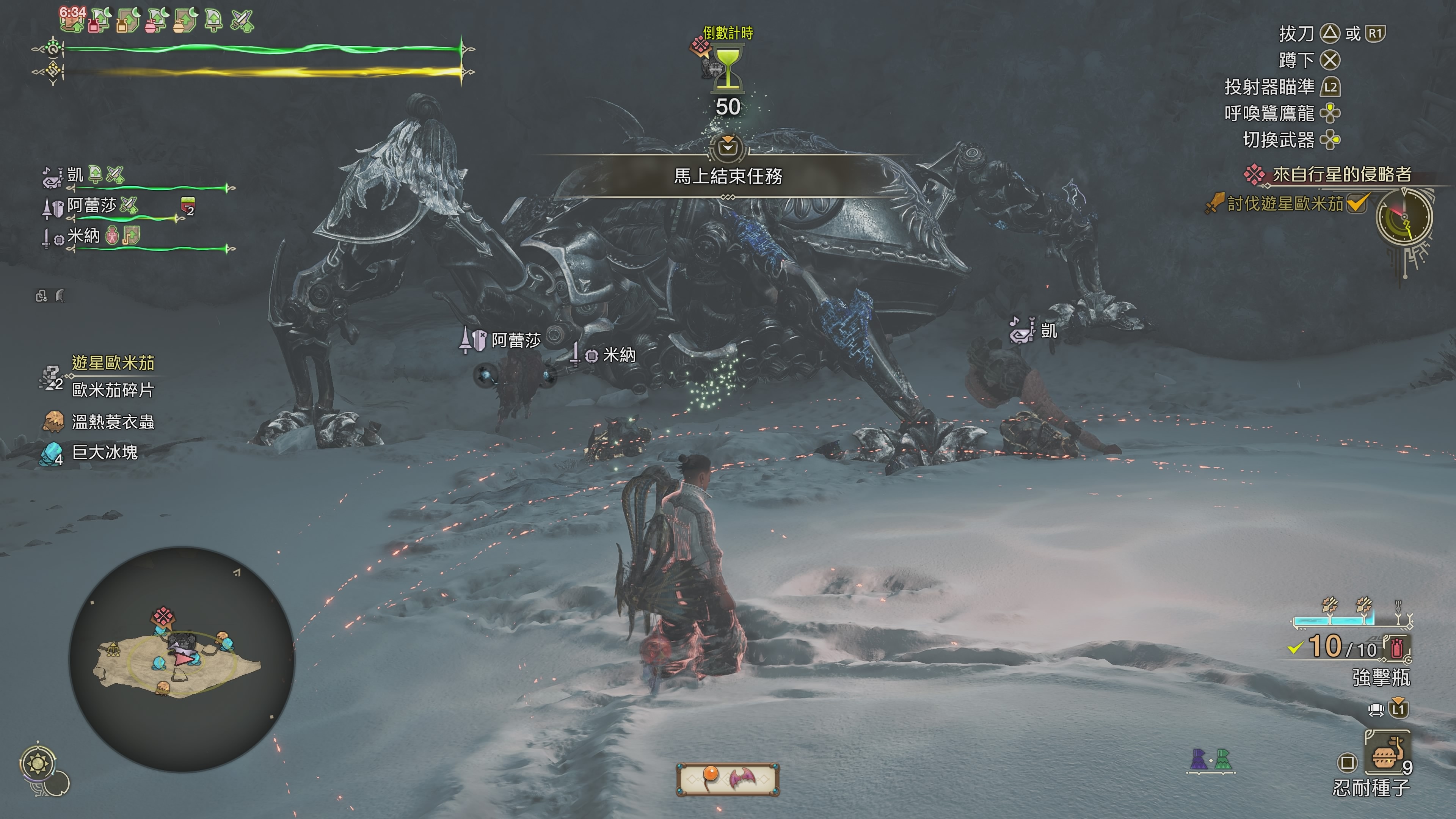Screen dimensions: 1456x819
Task: Select party member 凱 in the list
Action: coord(75,175)
